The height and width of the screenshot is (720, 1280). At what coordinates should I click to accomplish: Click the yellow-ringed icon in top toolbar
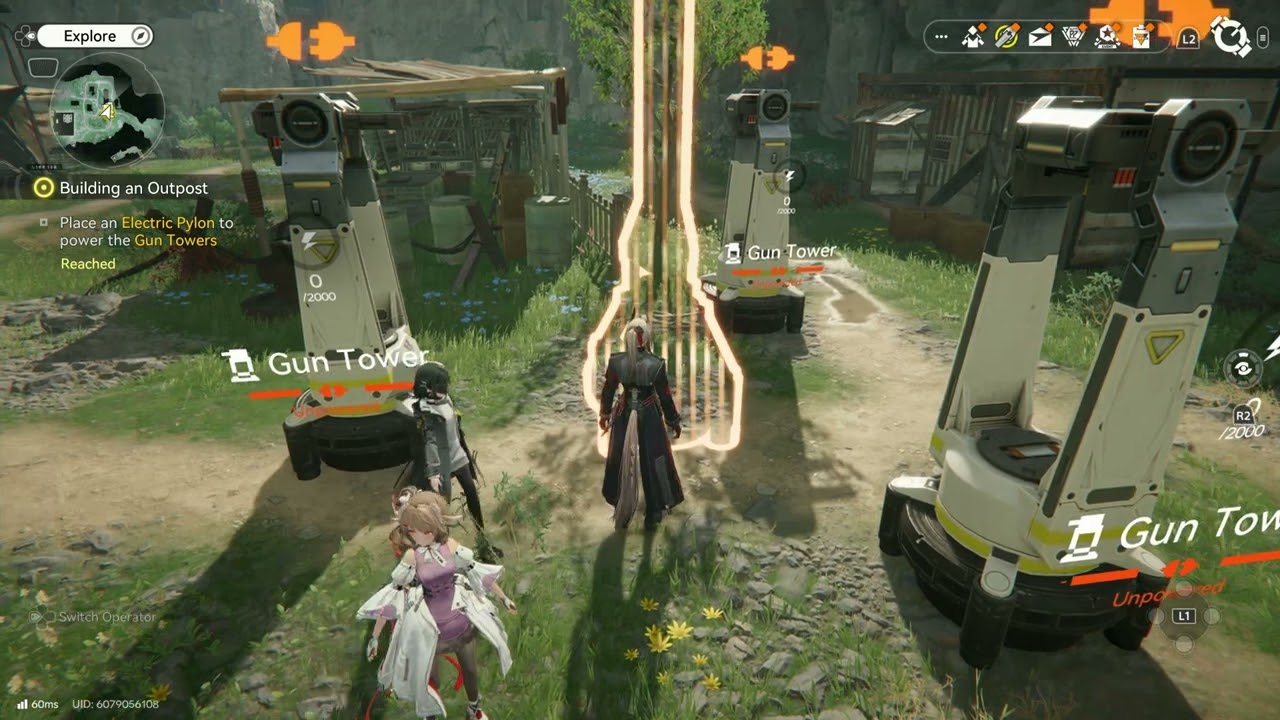(x=1006, y=37)
